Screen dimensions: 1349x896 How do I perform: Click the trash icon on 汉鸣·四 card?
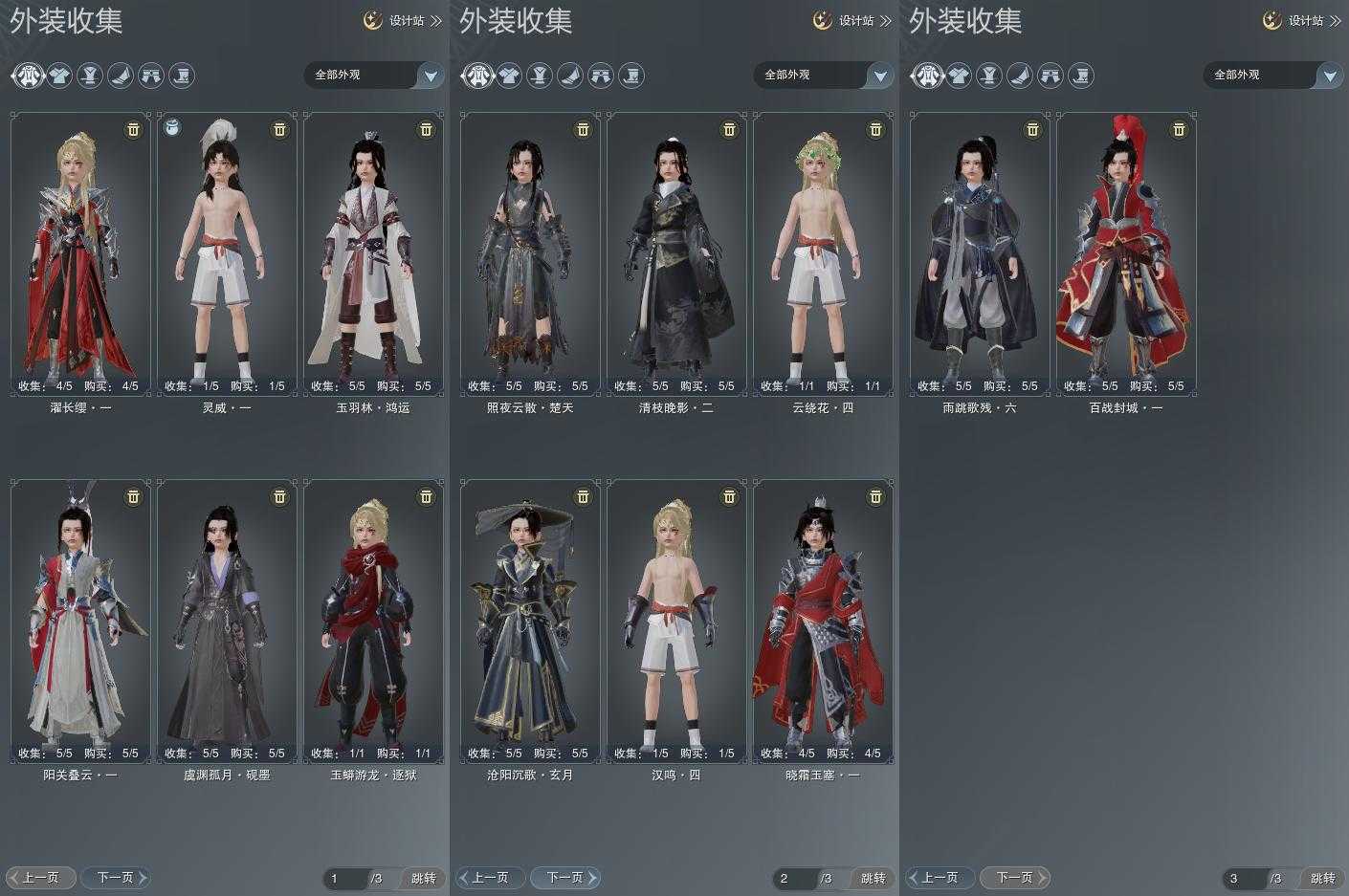click(729, 496)
